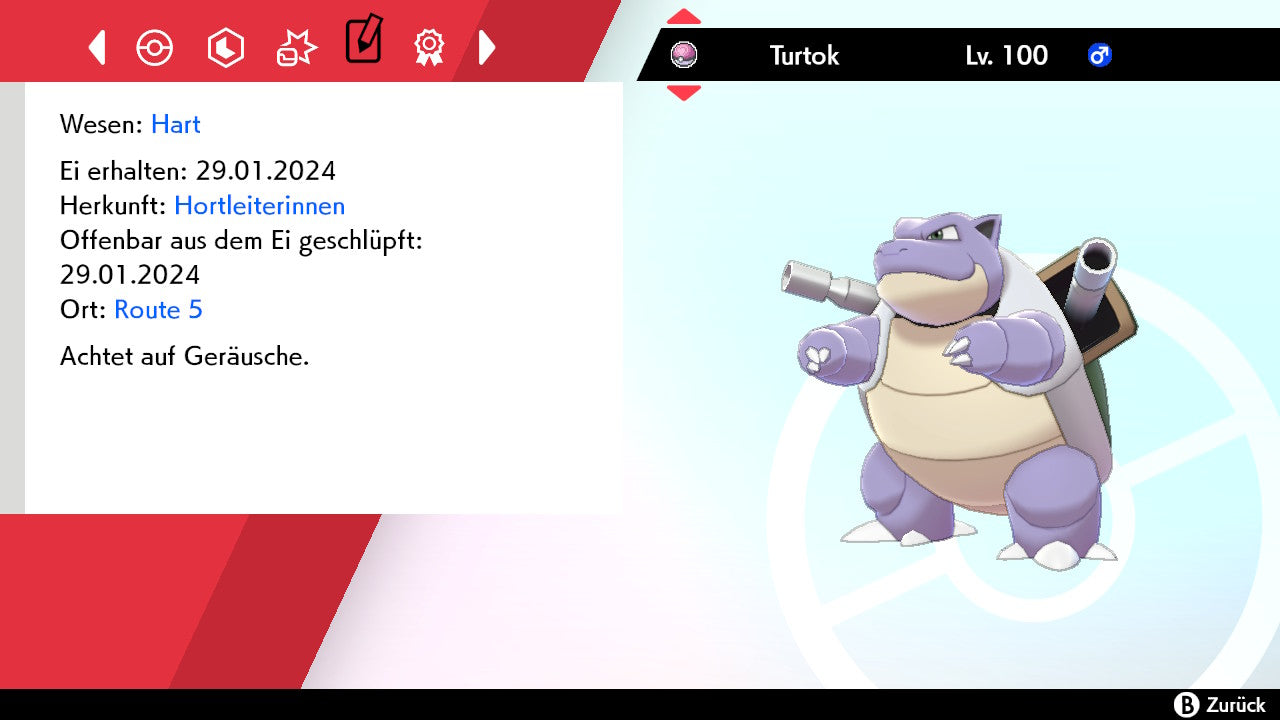This screenshot has width=1280, height=720.
Task: Switch to the Poké Ball overview tab
Action: click(x=155, y=47)
